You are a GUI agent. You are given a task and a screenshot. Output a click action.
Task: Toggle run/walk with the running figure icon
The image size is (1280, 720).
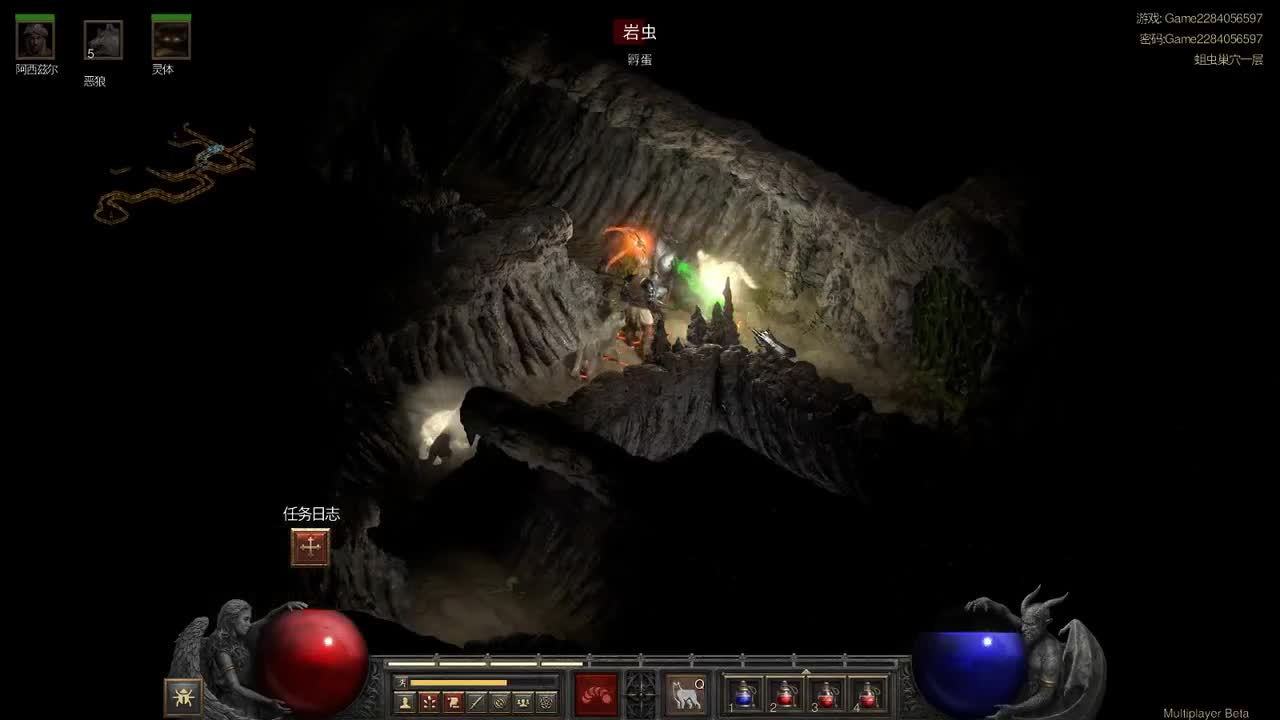point(403,683)
